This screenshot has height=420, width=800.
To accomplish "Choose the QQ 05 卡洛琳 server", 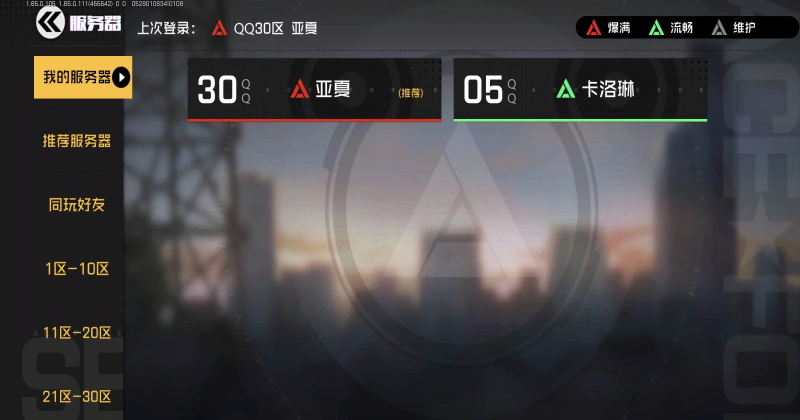I will pyautogui.click(x=580, y=90).
